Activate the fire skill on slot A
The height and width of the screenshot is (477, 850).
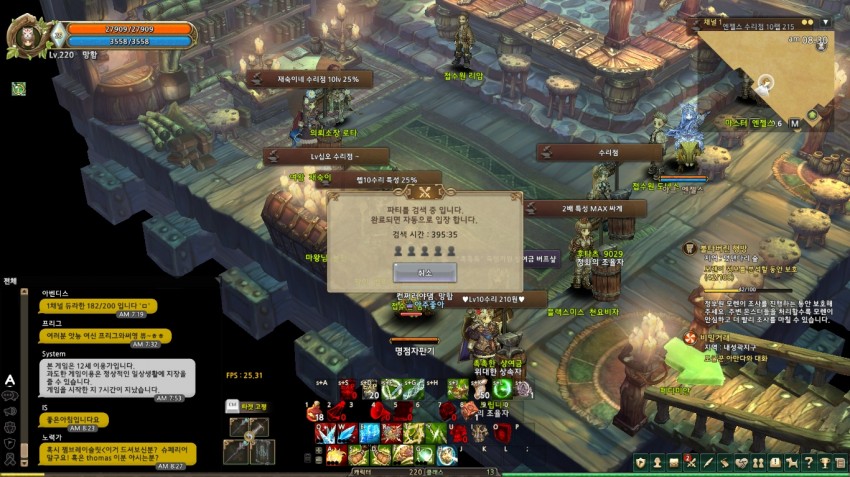333,455
